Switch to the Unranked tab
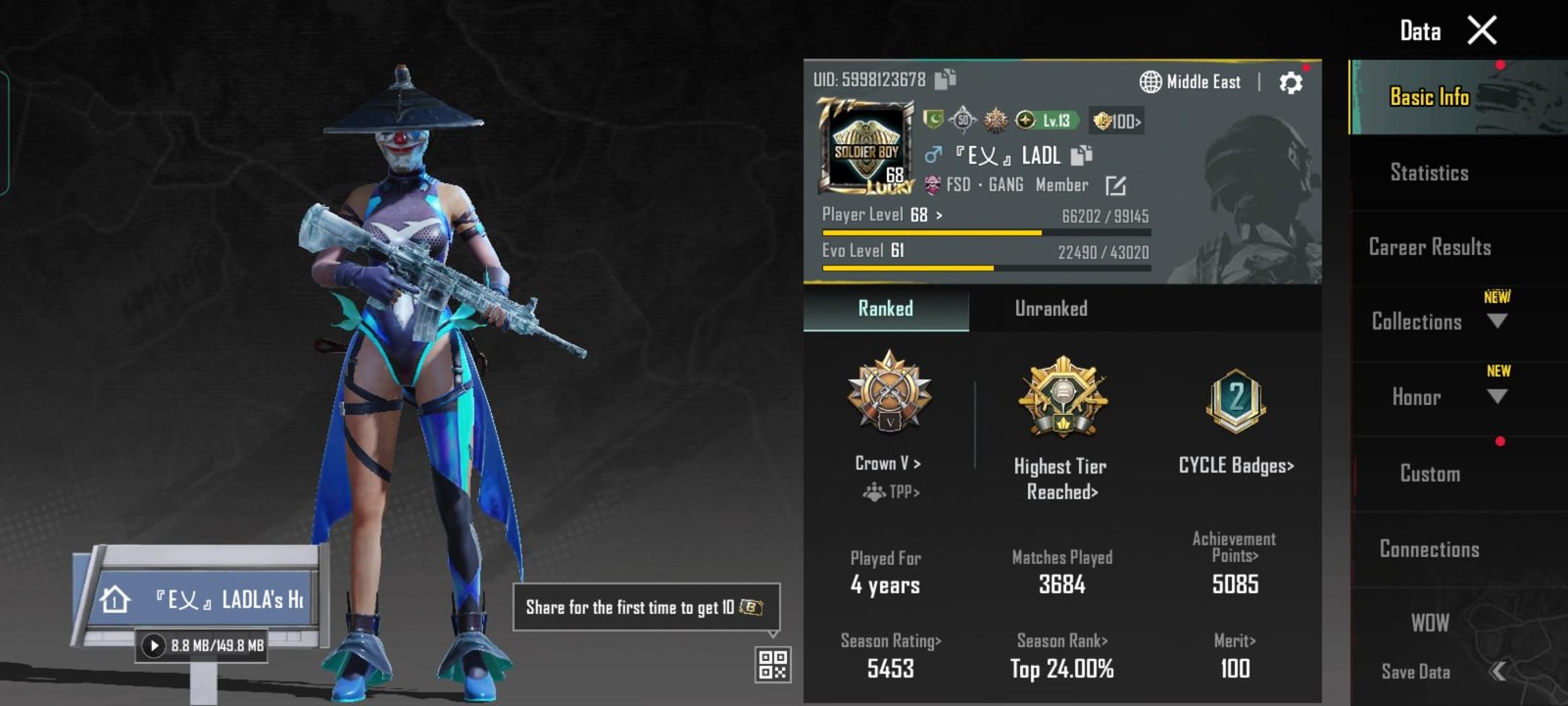 pos(1051,309)
